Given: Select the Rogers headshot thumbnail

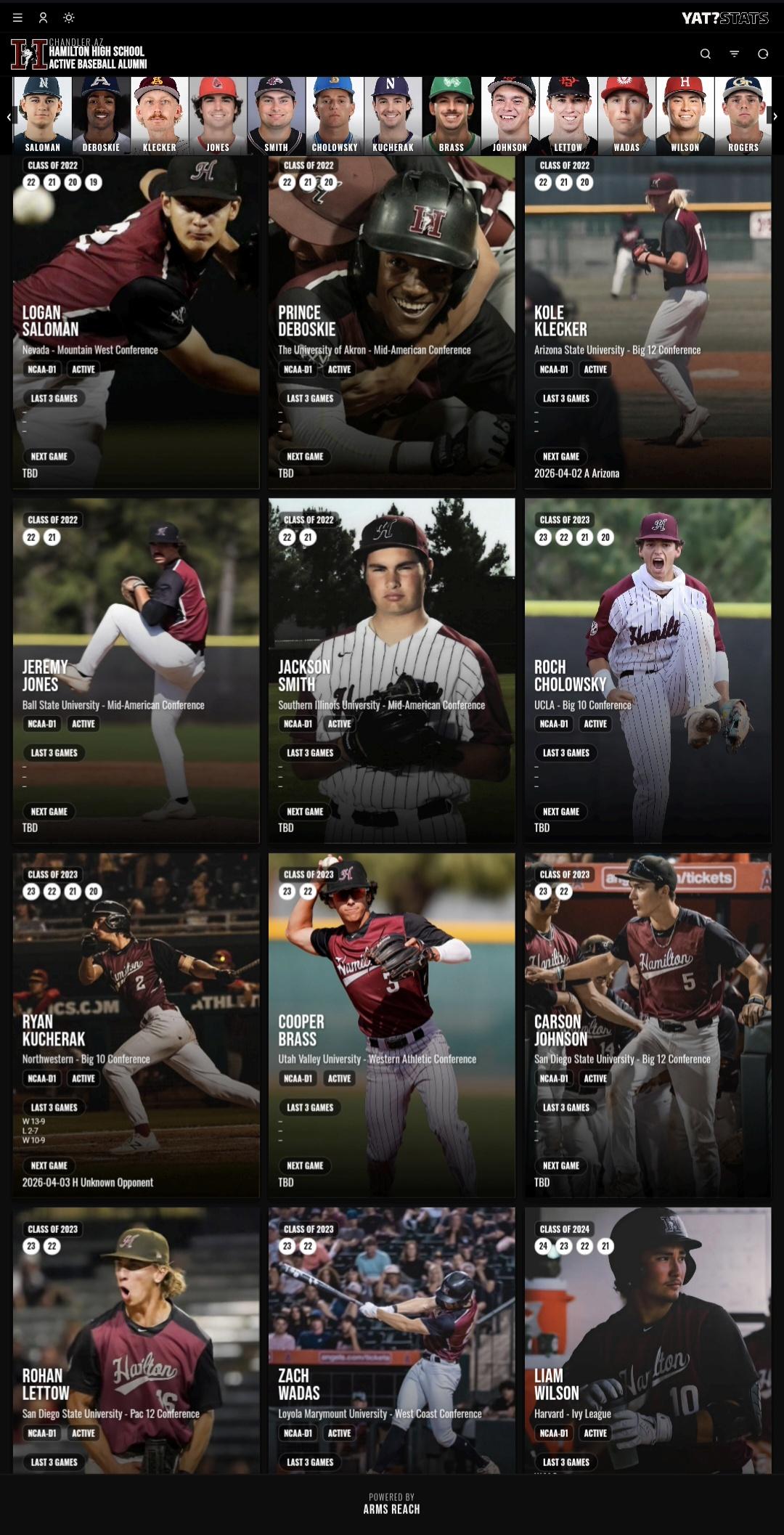Looking at the screenshot, I should pyautogui.click(x=743, y=115).
